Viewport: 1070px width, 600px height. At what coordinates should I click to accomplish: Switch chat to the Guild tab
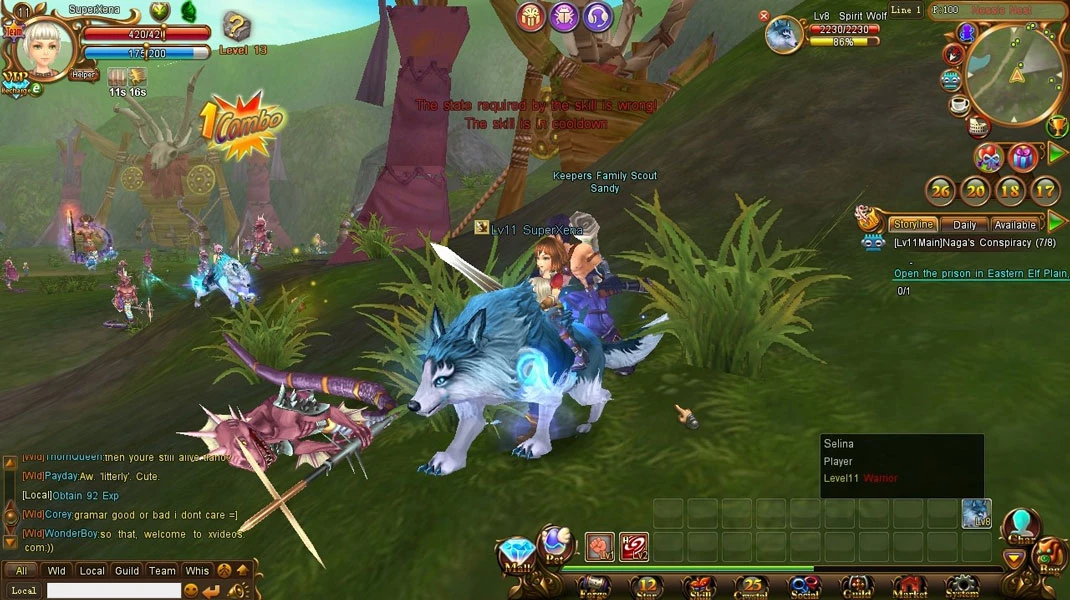pos(126,571)
